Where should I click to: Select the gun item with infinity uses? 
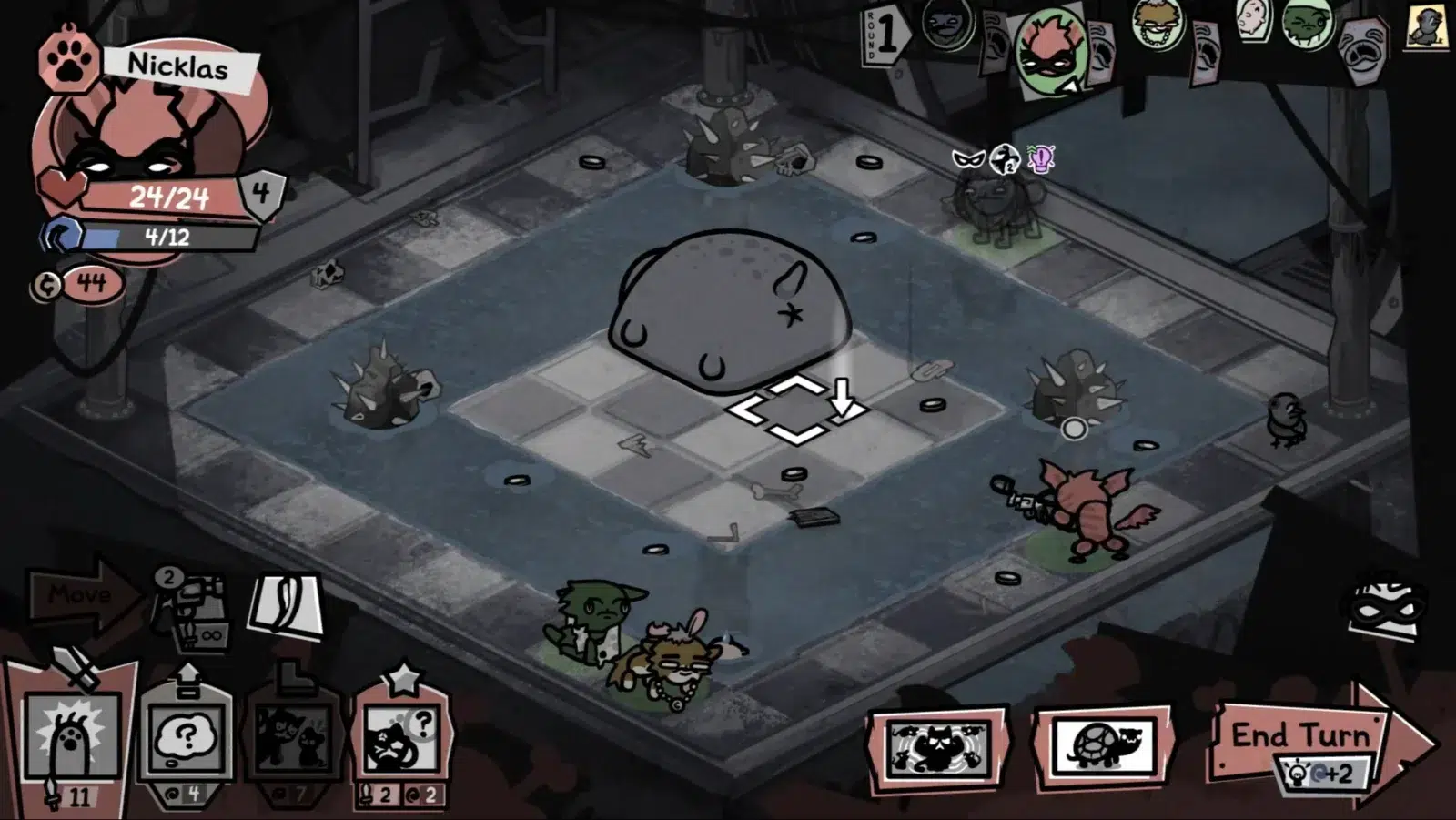pos(189,610)
